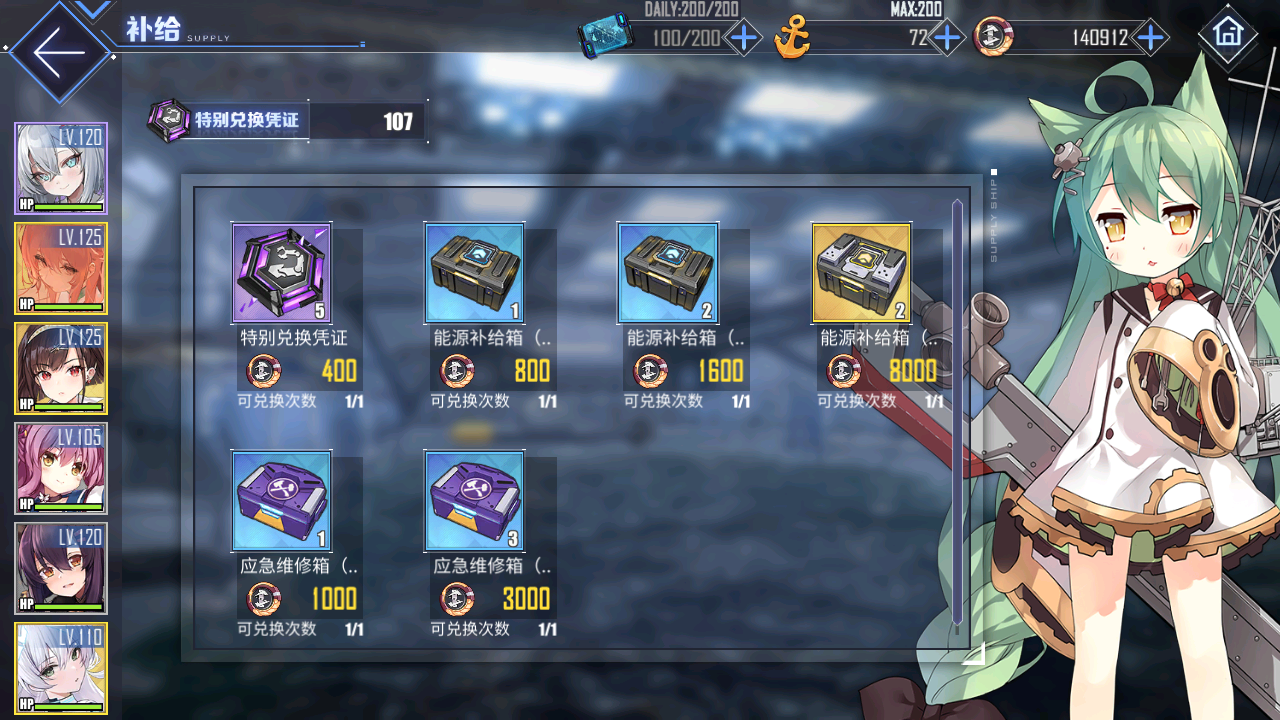
Task: Click the shop list scrollbar
Action: [x=957, y=410]
